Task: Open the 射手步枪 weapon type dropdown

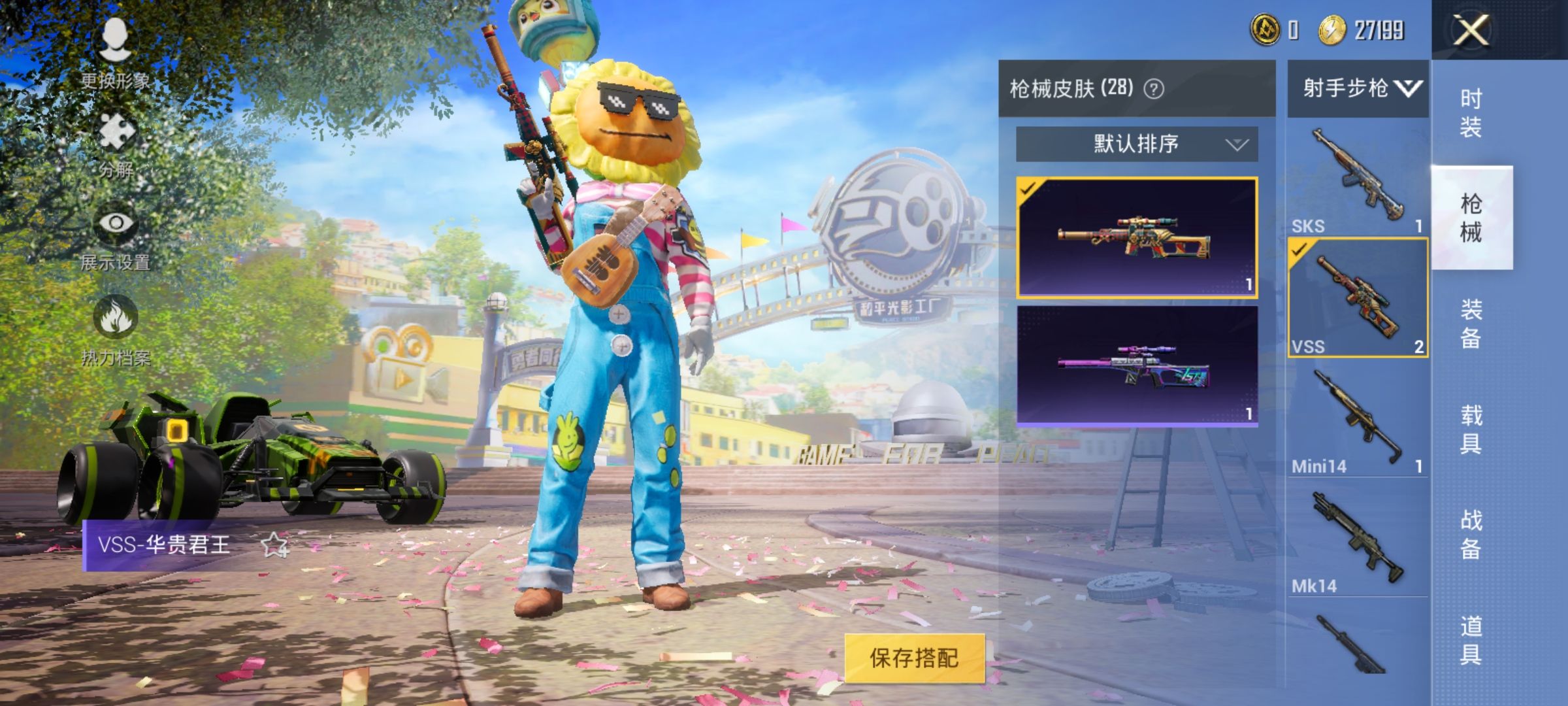Action: tap(1358, 88)
